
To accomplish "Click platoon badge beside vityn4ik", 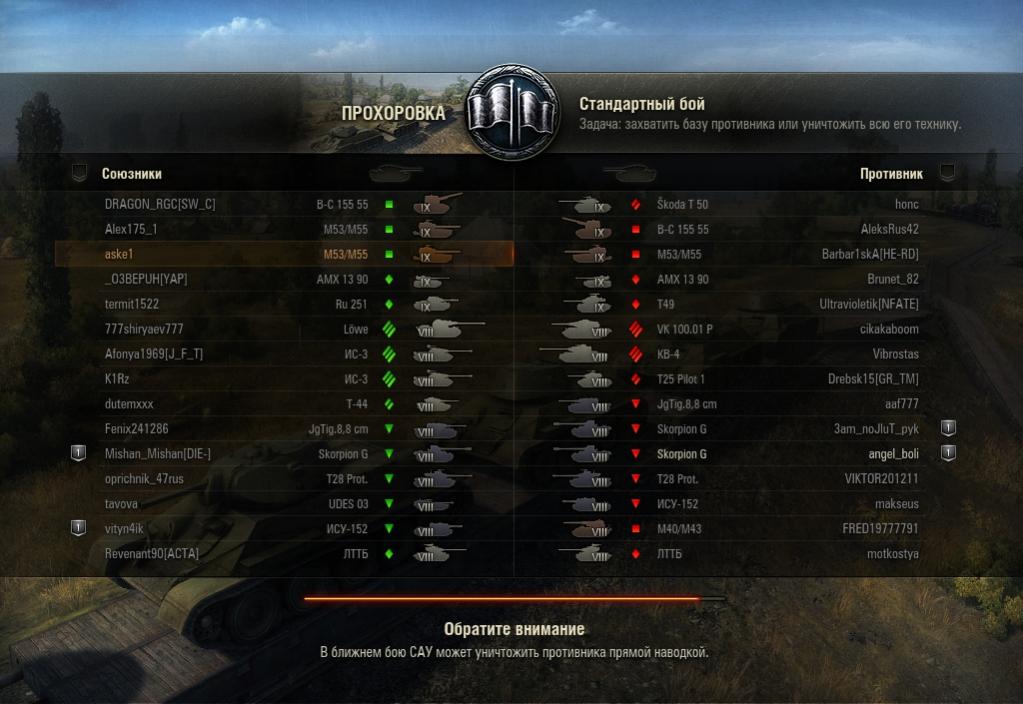I will 78,528.
